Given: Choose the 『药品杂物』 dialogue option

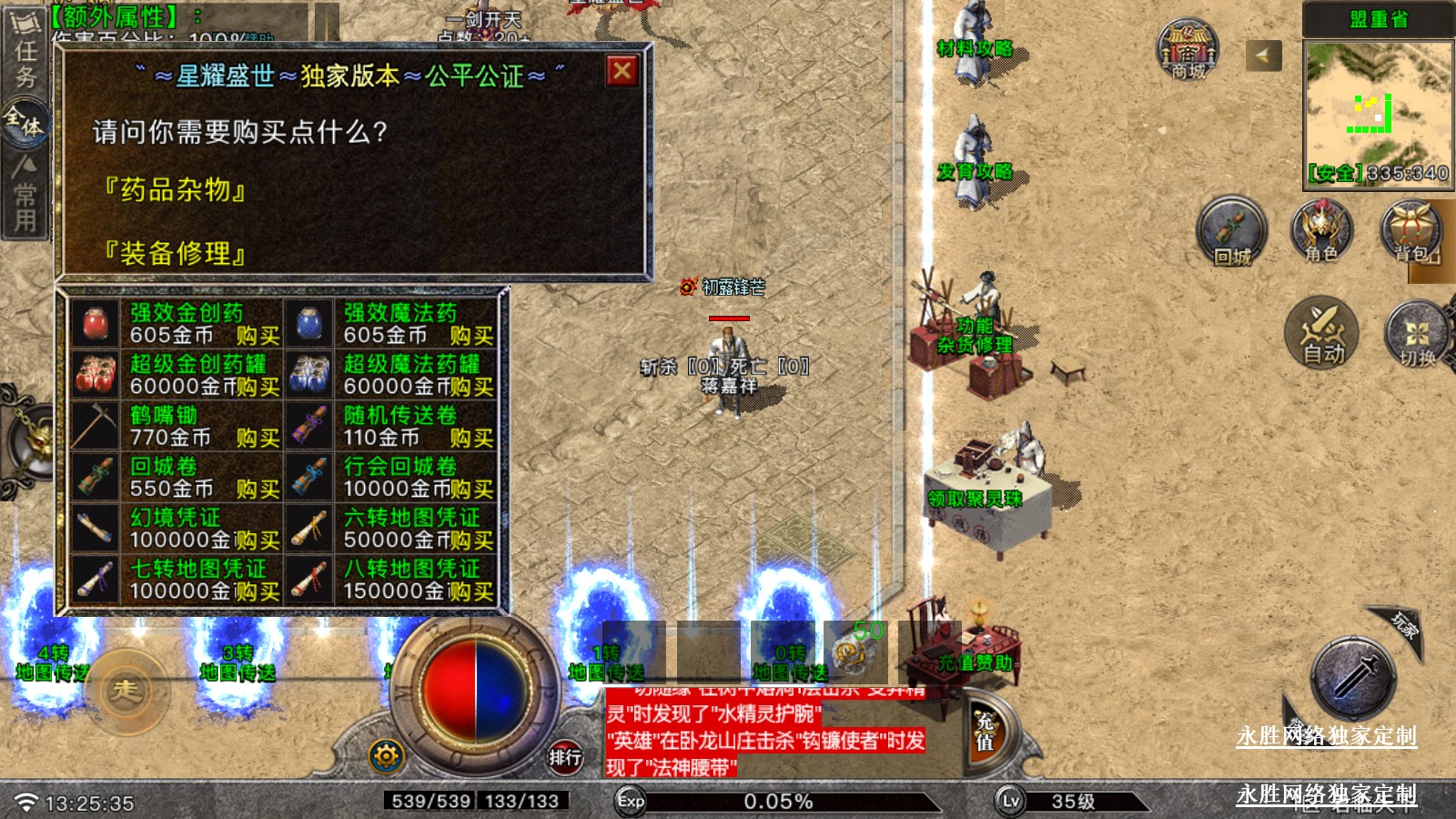Looking at the screenshot, I should 174,190.
